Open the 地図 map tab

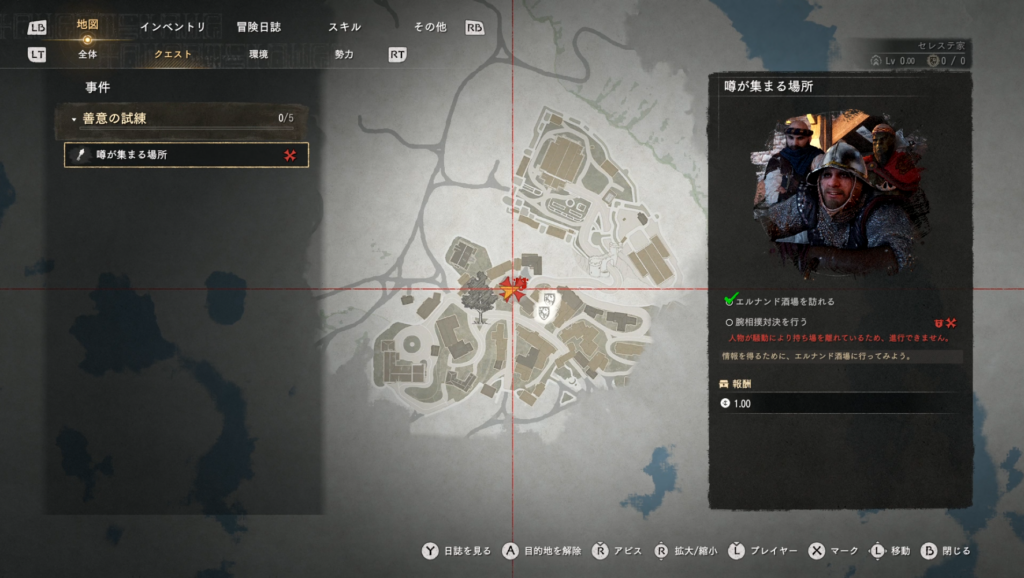(87, 25)
